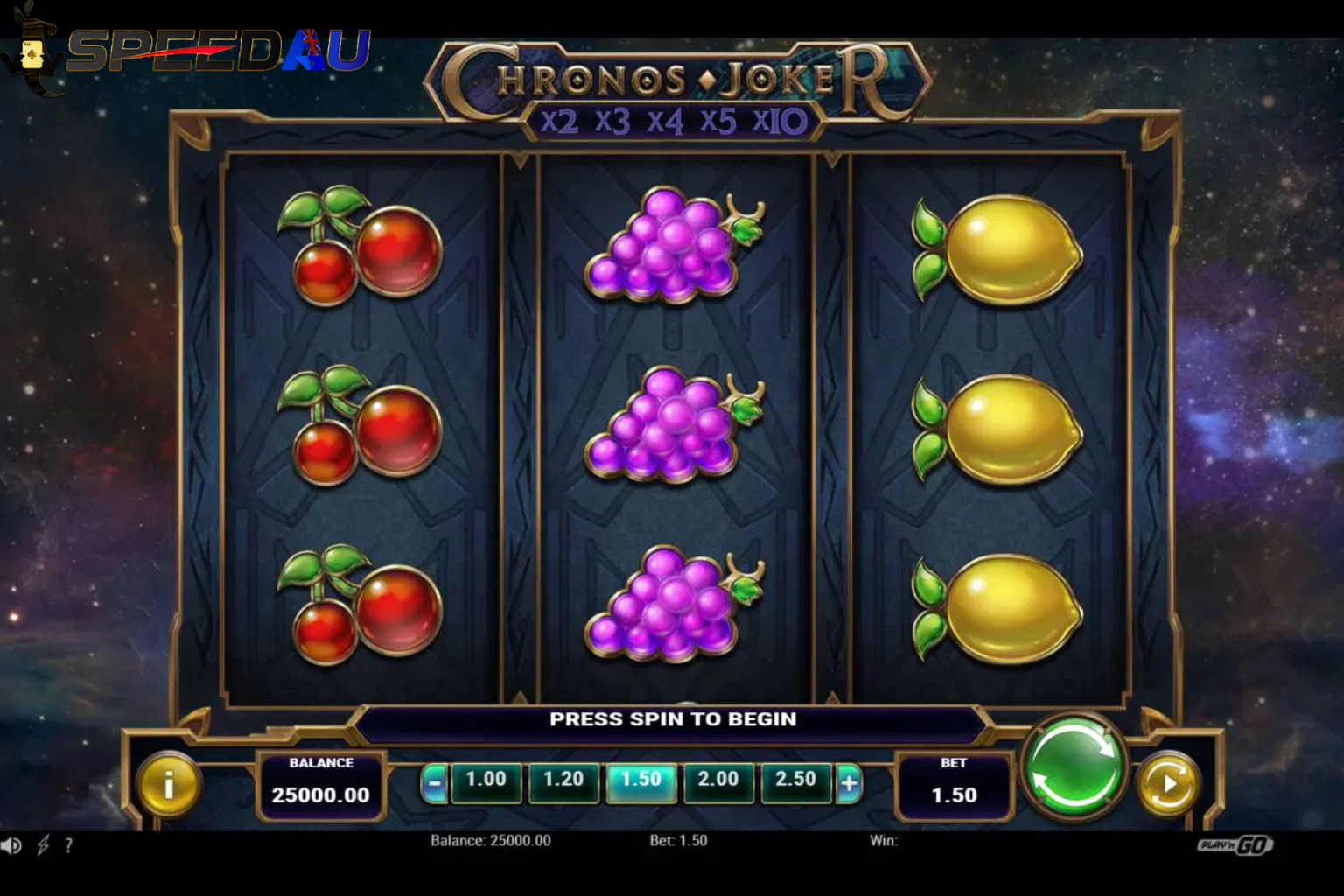Toggle the sound speaker icon
The width and height of the screenshot is (1344, 896).
tap(11, 845)
